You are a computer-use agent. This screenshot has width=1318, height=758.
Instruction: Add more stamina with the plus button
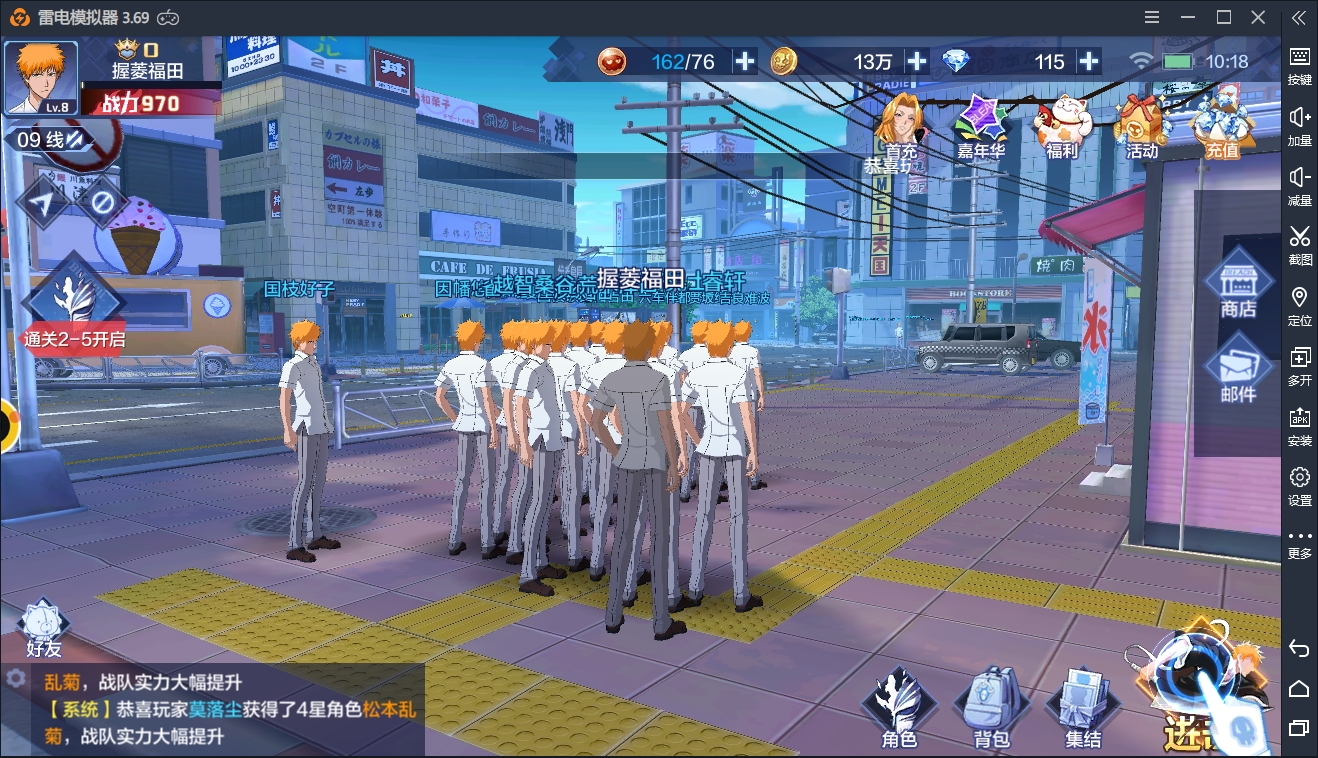point(745,61)
